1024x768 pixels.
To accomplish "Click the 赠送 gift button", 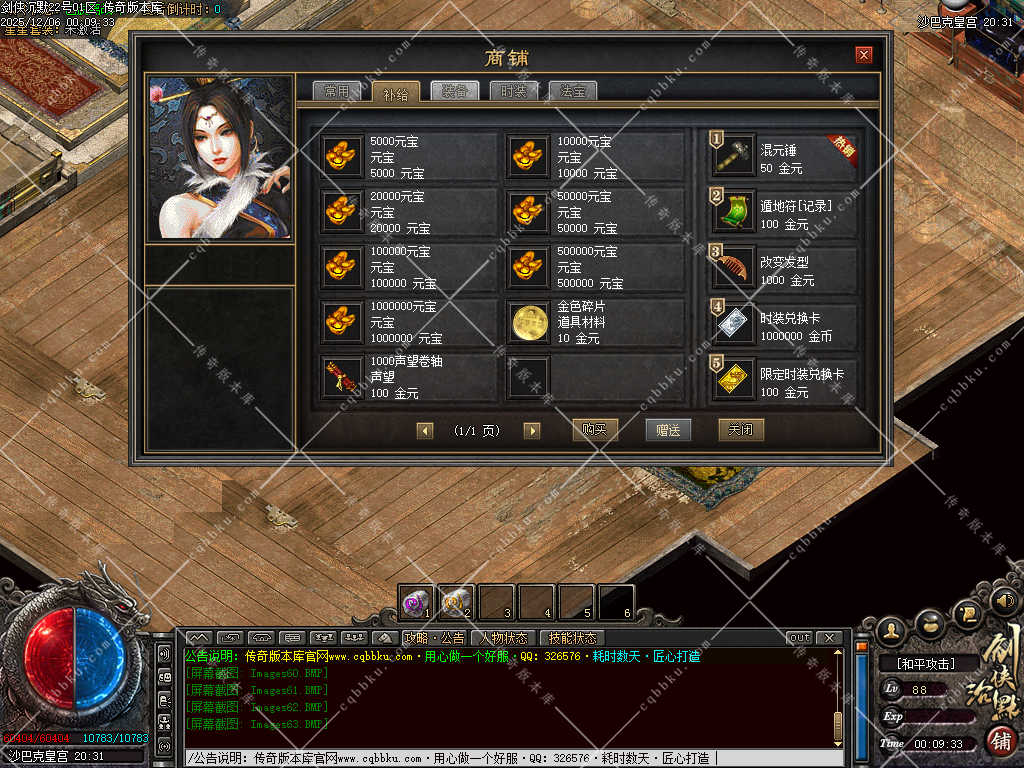I will click(668, 430).
